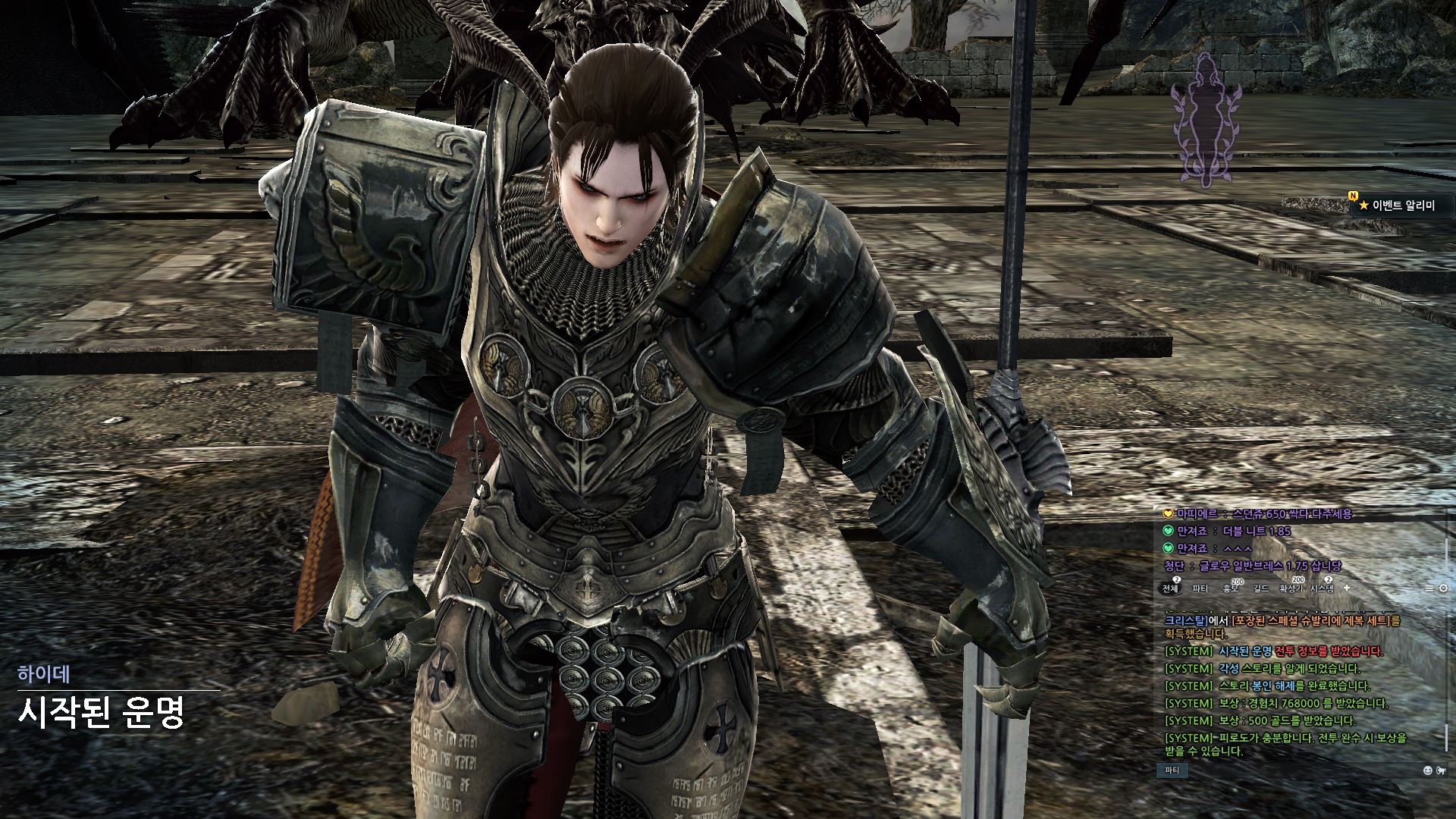Open the emoticon smiley picker
This screenshot has width=1456, height=819.
tap(1428, 770)
